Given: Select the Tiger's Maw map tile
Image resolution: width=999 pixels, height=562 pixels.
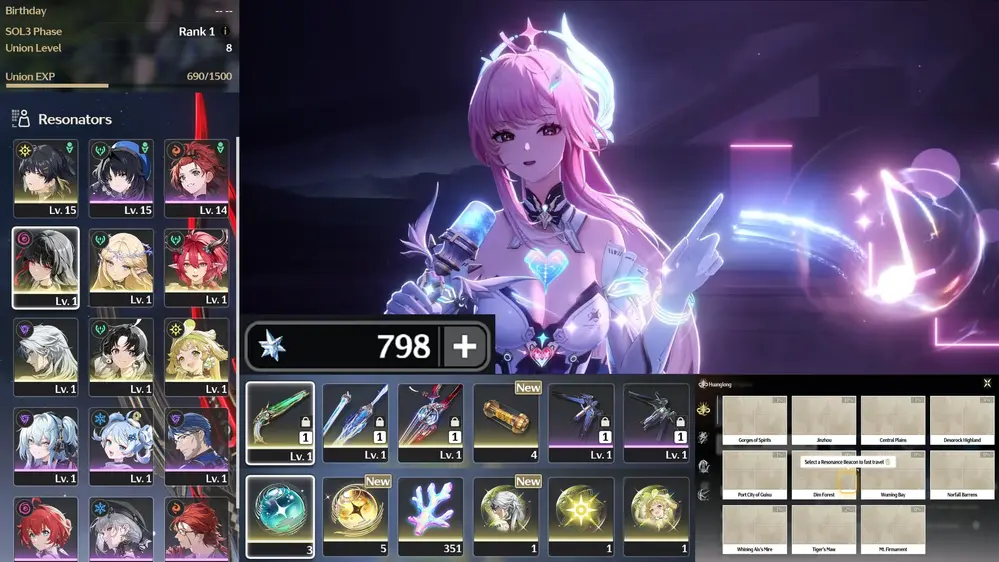Looking at the screenshot, I should click(x=823, y=529).
